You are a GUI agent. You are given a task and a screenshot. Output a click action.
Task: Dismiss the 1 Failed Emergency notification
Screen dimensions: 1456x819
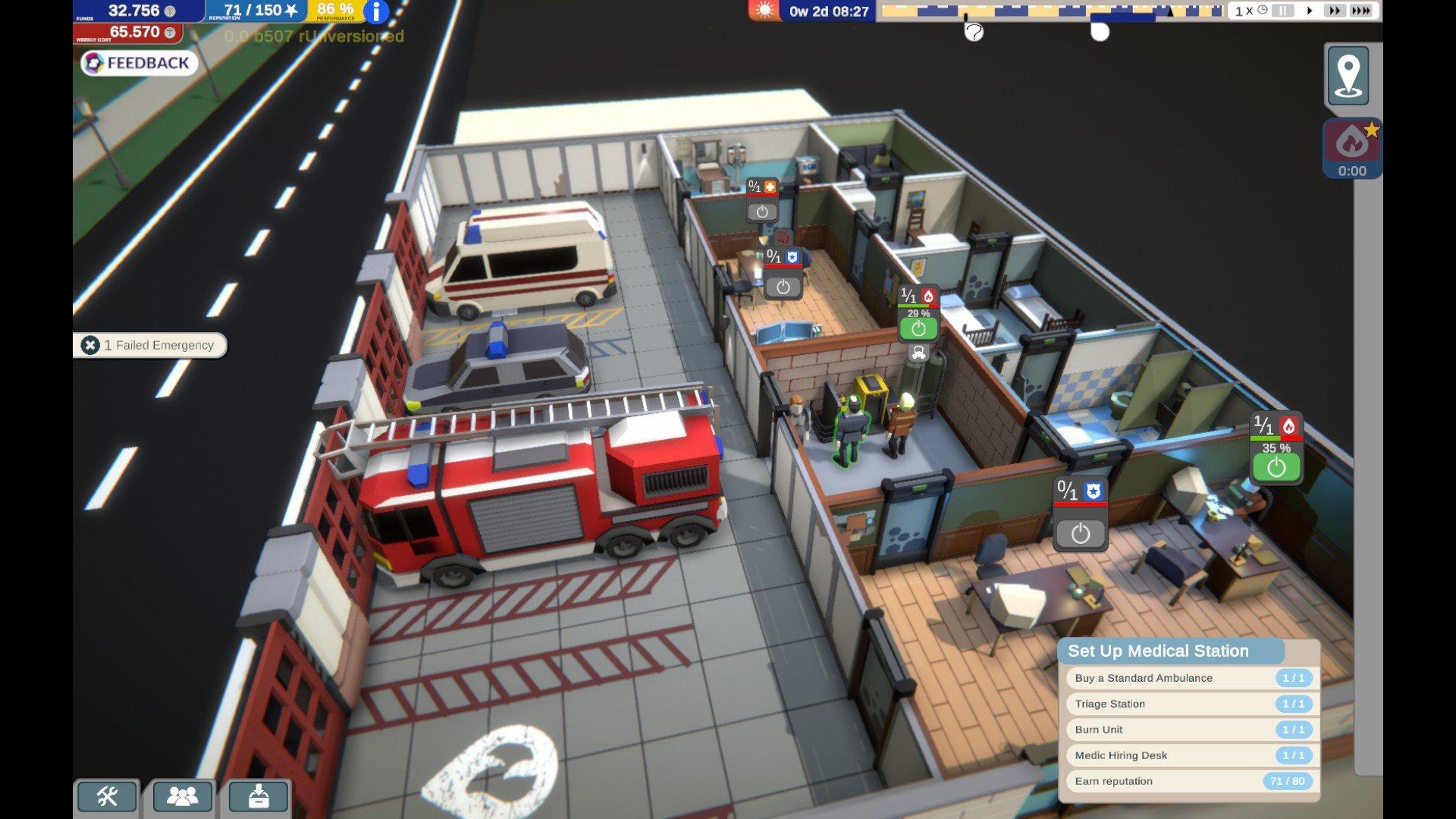point(91,344)
